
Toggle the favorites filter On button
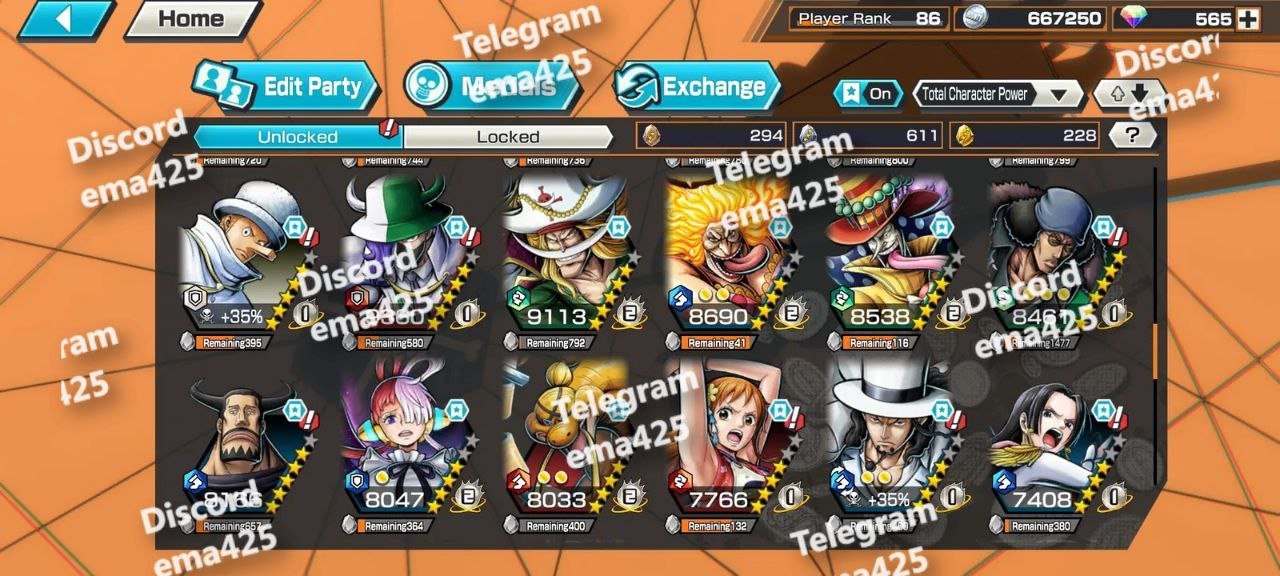[x=867, y=94]
